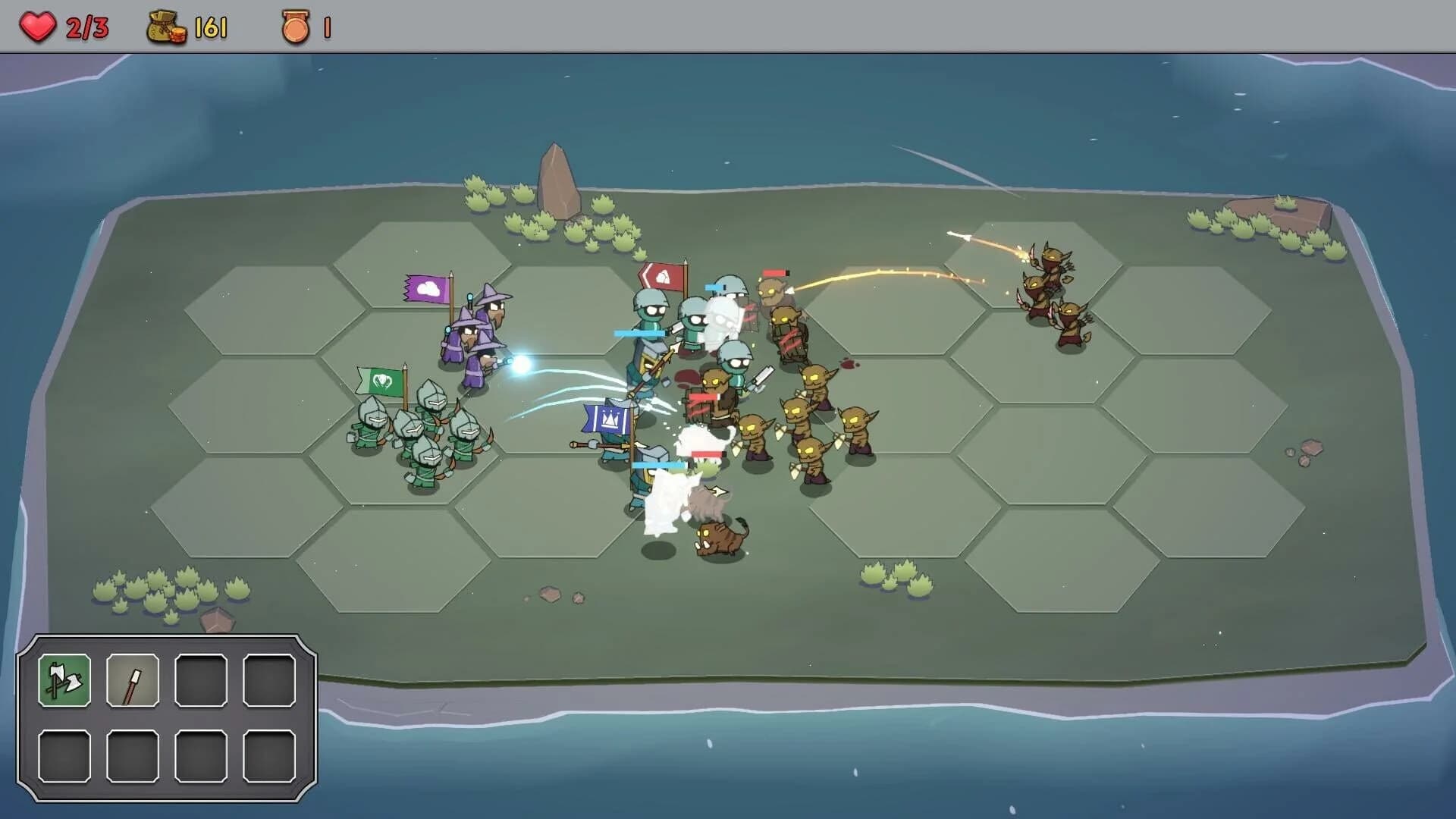Image resolution: width=1456 pixels, height=819 pixels.
Task: Click the purple cloud banner flag
Action: [428, 289]
